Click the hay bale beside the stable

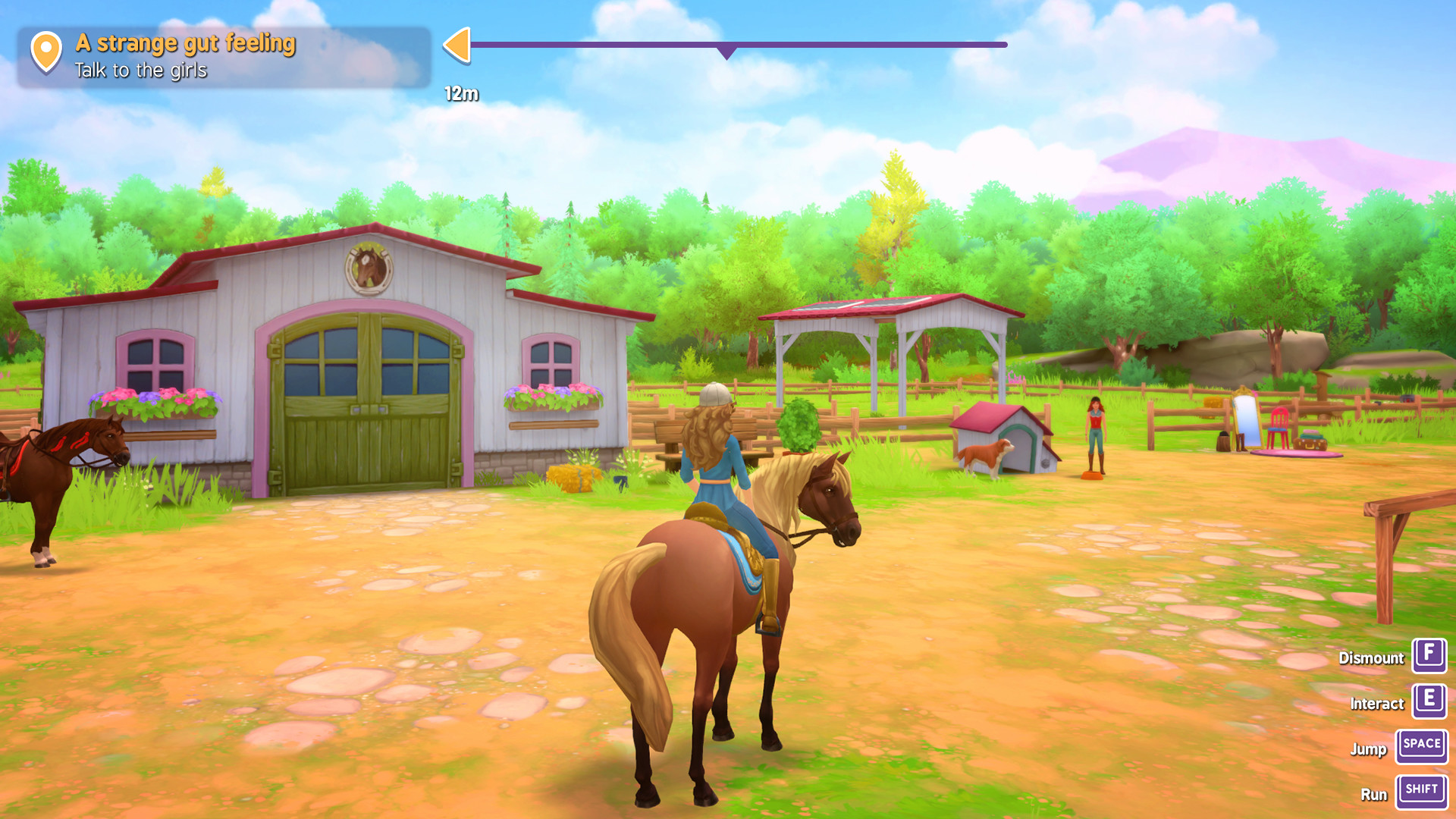point(574,478)
